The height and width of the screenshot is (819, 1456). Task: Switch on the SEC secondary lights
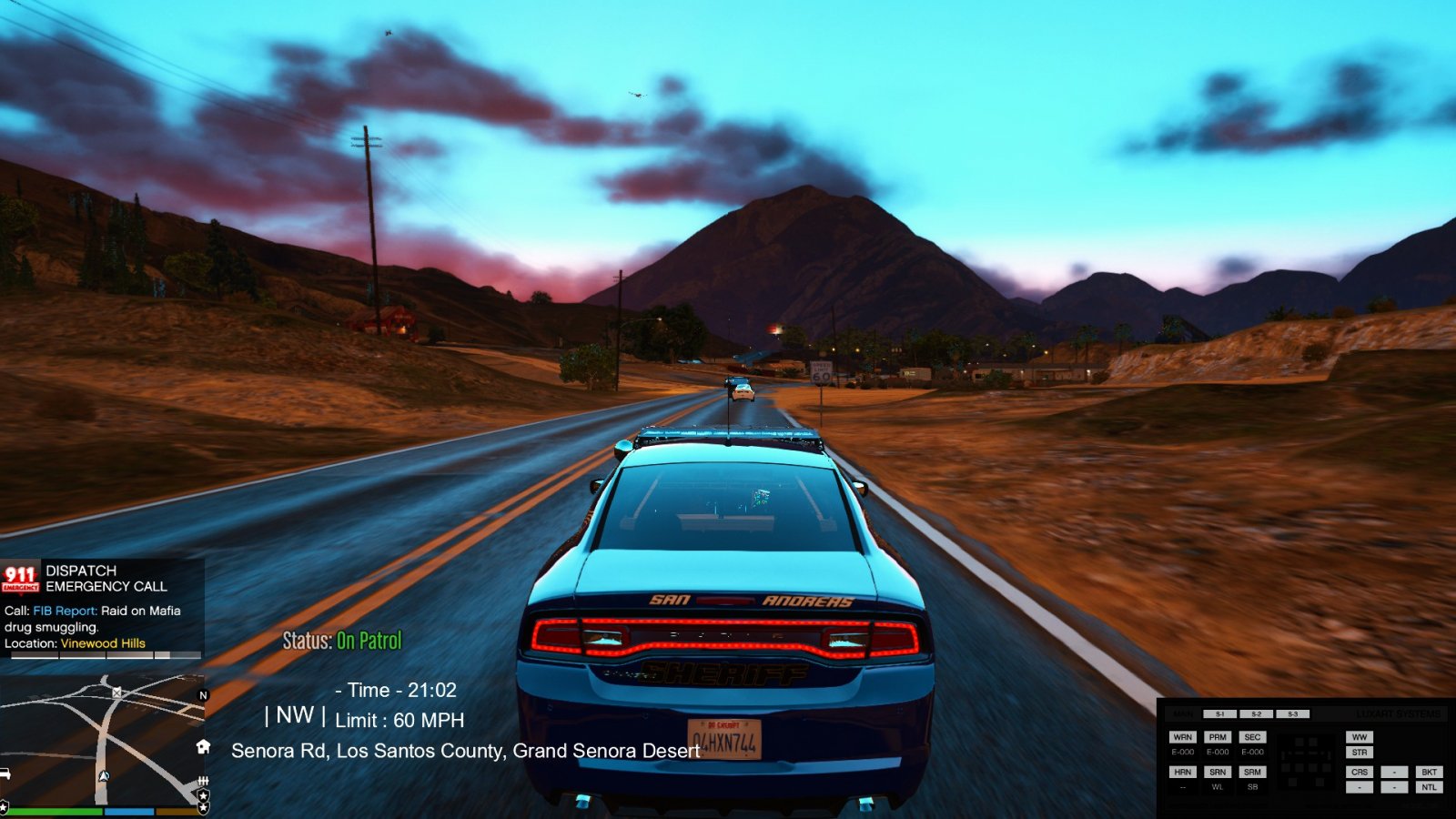[x=1252, y=737]
